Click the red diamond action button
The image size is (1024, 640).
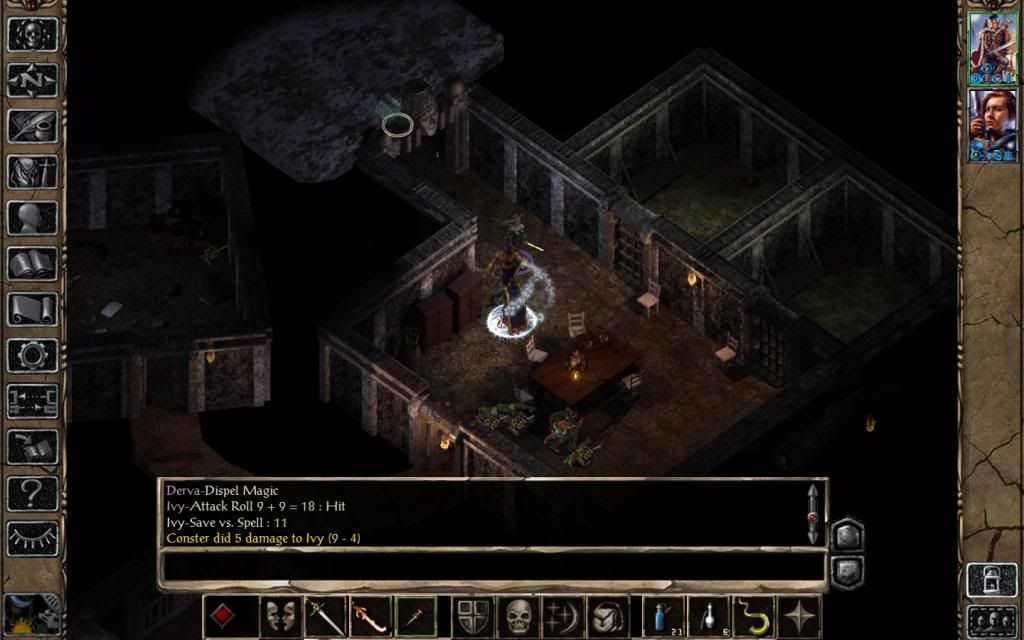(223, 616)
